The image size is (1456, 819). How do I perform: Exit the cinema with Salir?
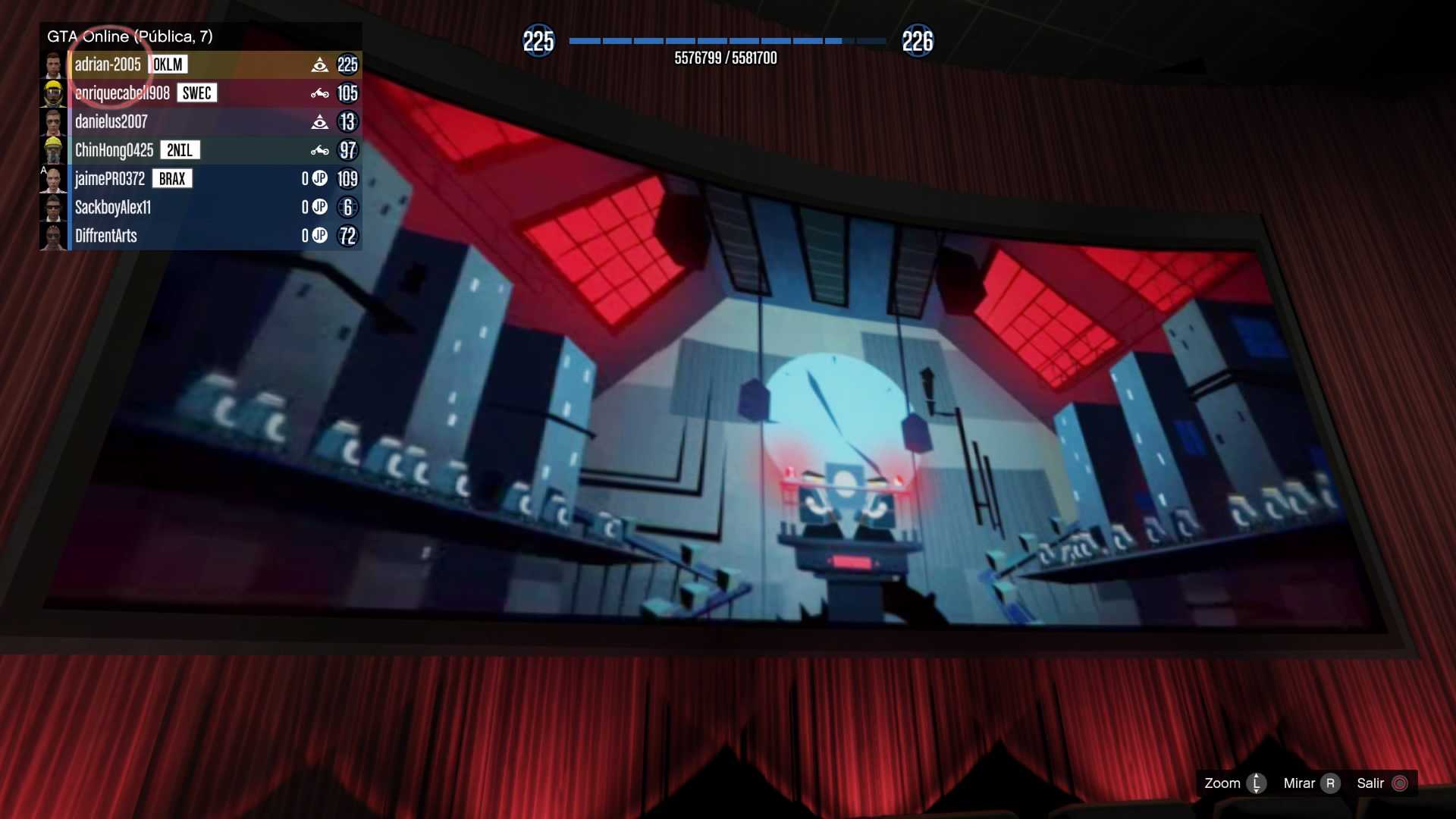[1382, 783]
